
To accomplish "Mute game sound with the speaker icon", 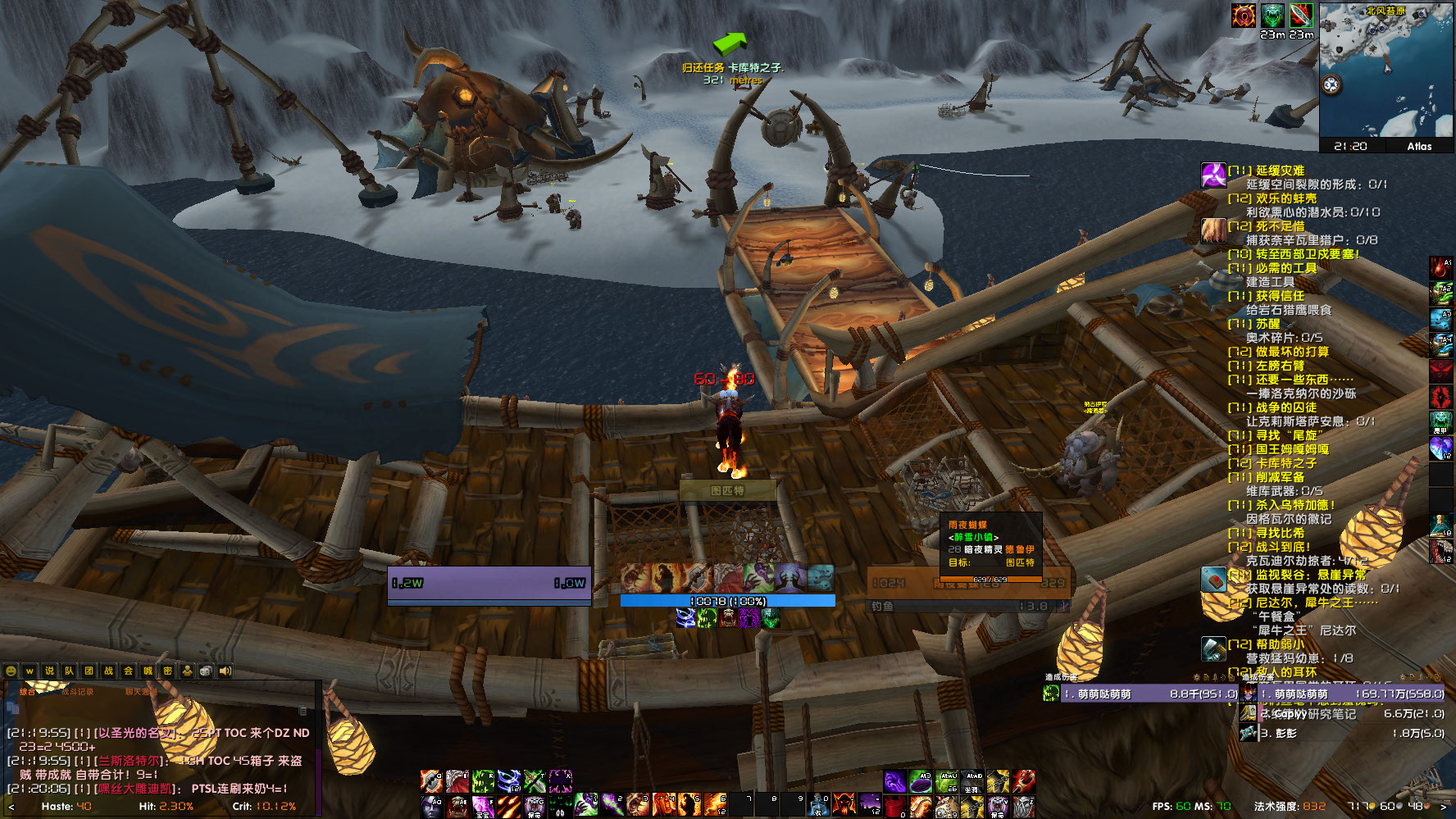I will click(x=225, y=671).
